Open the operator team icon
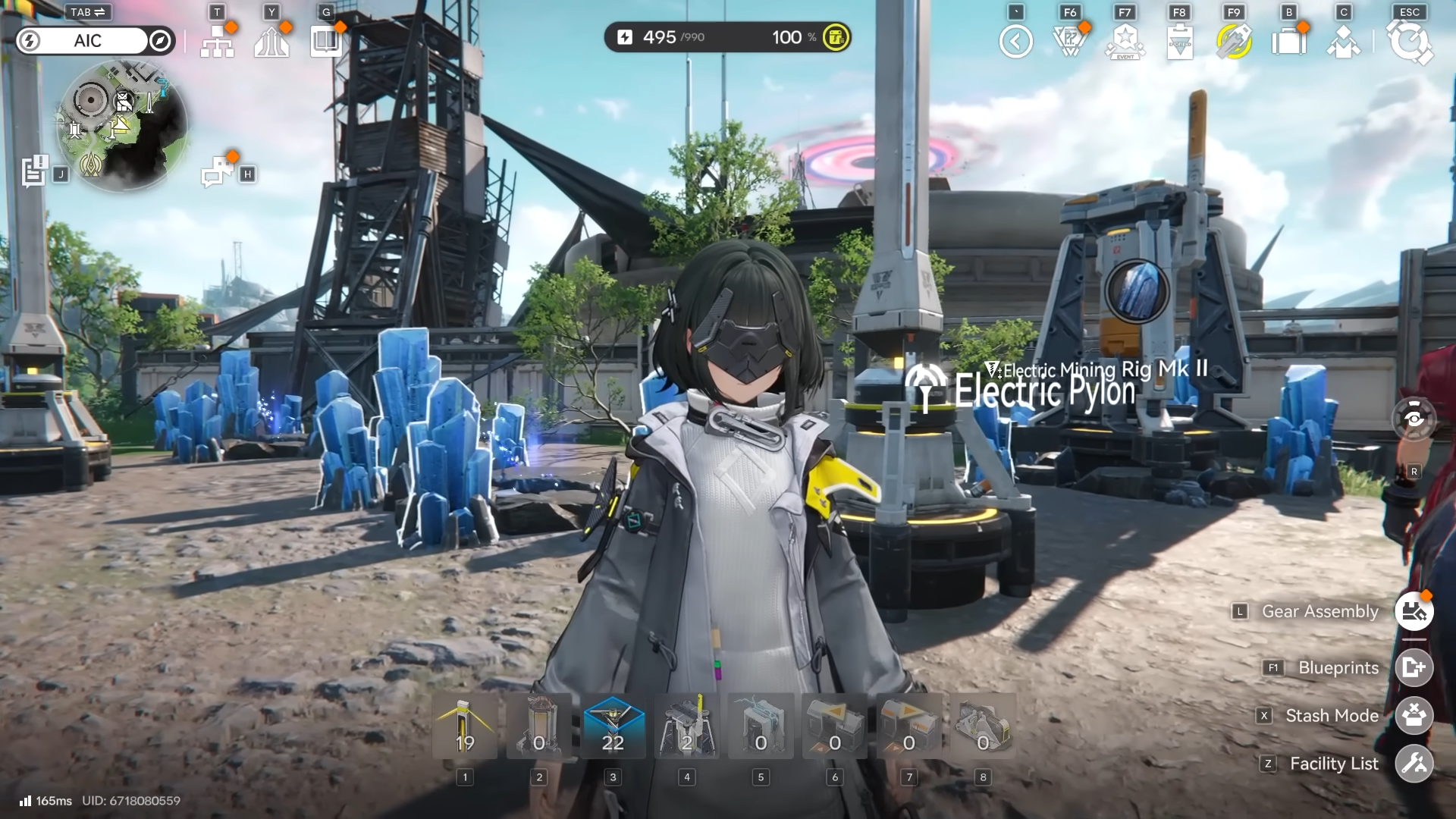Viewport: 1456px width, 819px height. click(1344, 42)
